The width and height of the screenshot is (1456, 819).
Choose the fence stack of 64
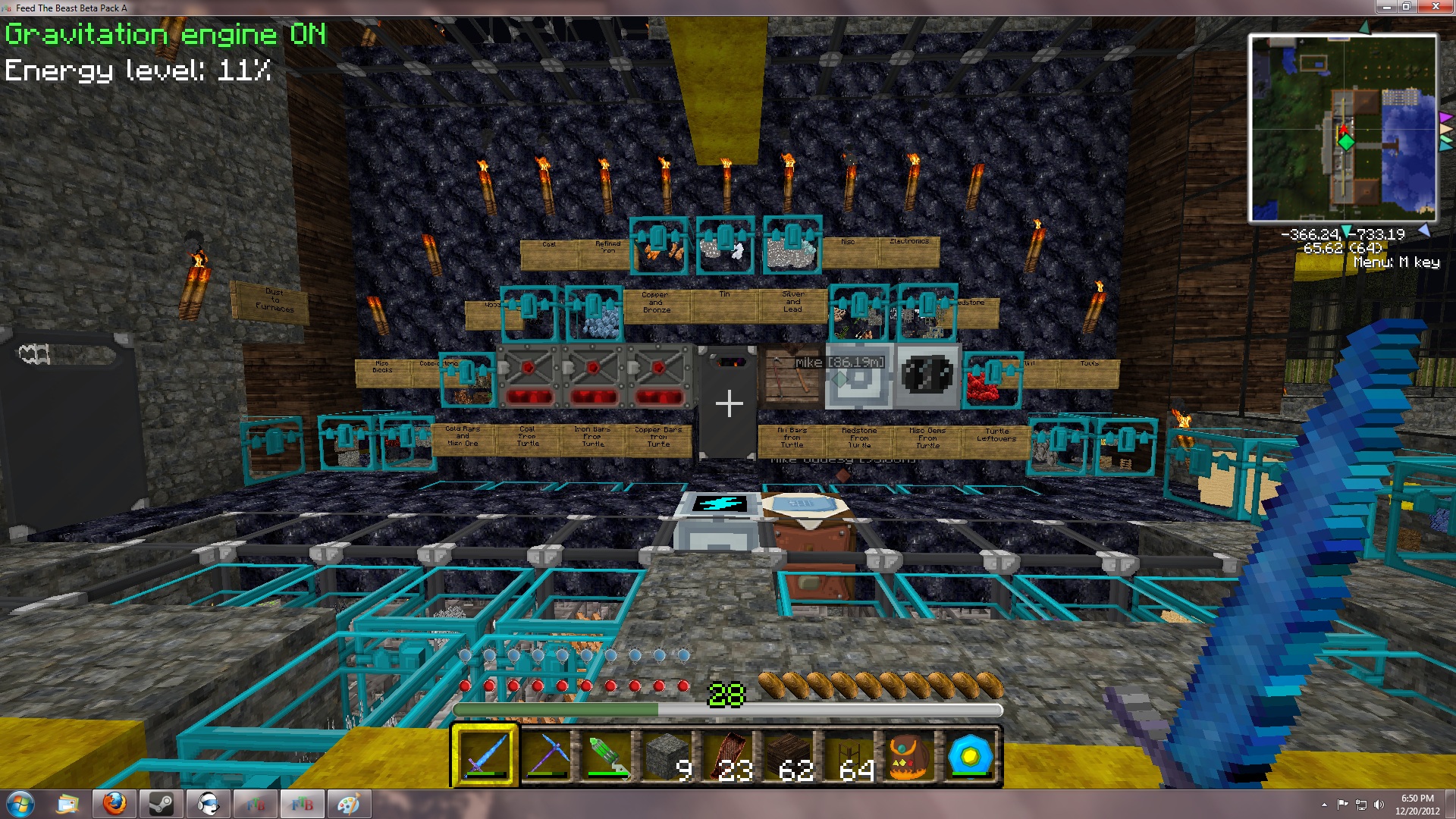point(849,756)
